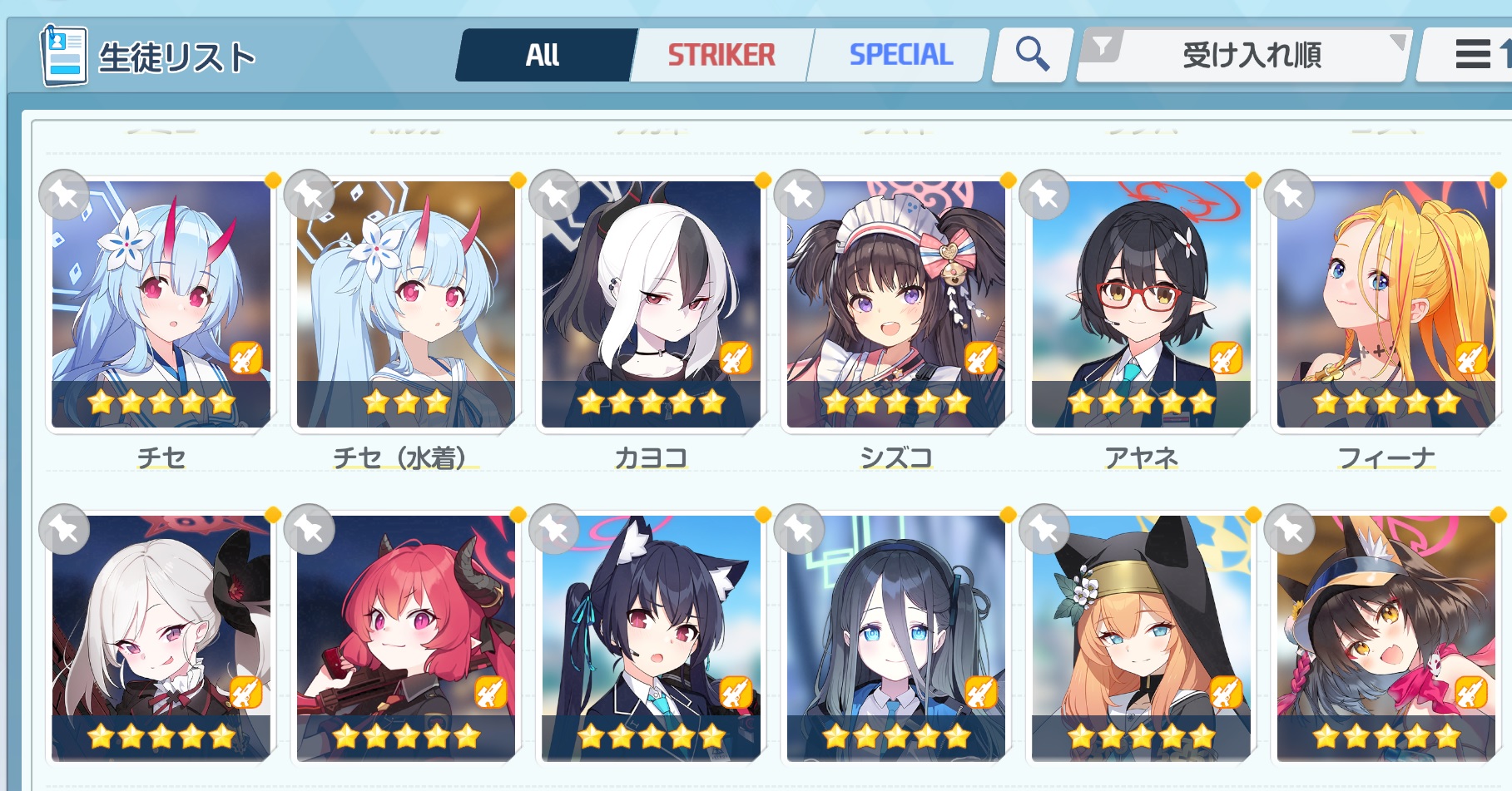Select the シズコ student card
Viewport: 1512px width, 791px height.
tap(896, 304)
